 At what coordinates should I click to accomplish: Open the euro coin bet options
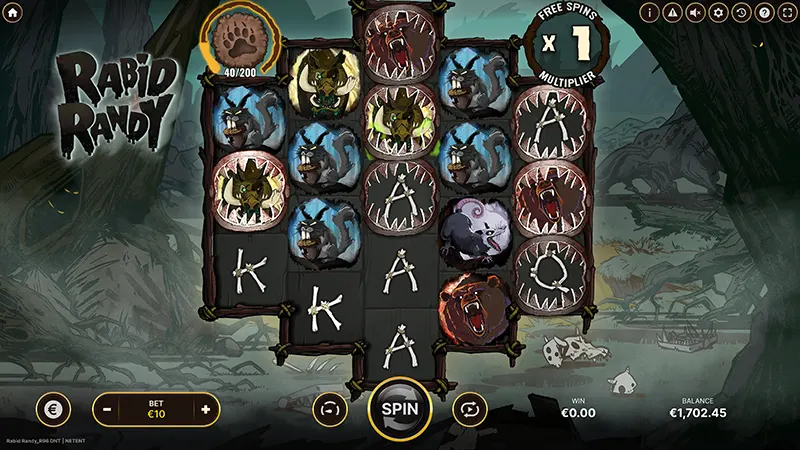pyautogui.click(x=53, y=409)
